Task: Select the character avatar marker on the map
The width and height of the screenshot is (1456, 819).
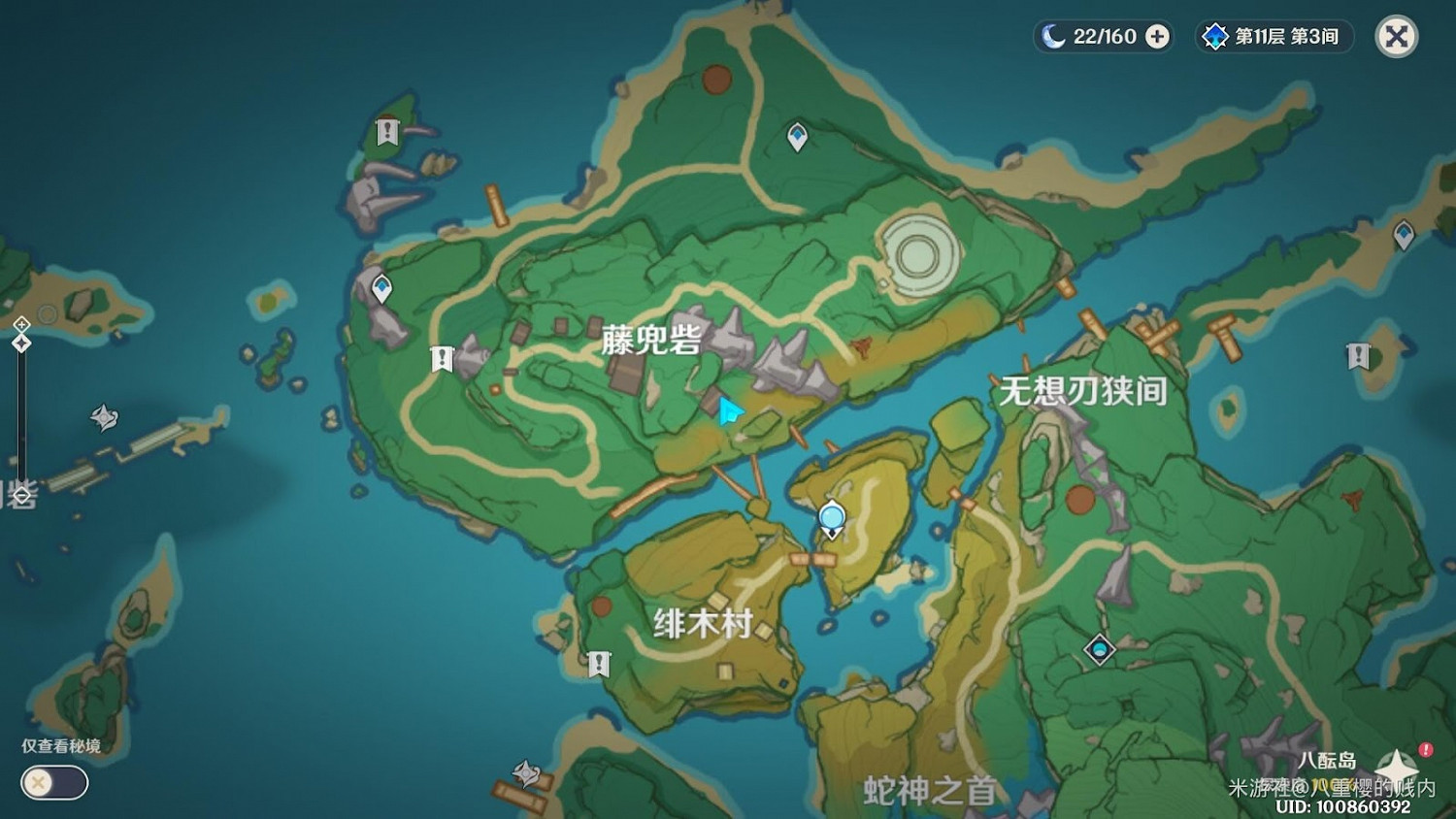Action: coord(830,514)
